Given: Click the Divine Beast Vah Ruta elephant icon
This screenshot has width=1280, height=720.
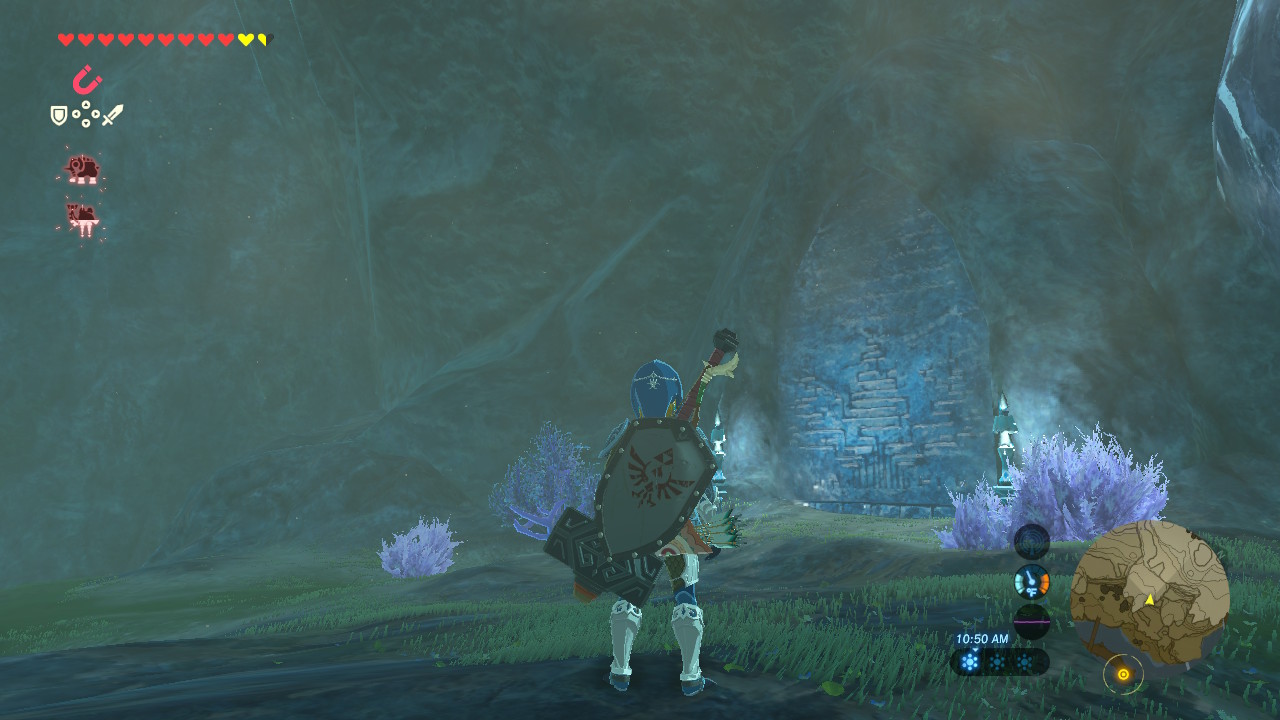Looking at the screenshot, I should coord(85,170).
